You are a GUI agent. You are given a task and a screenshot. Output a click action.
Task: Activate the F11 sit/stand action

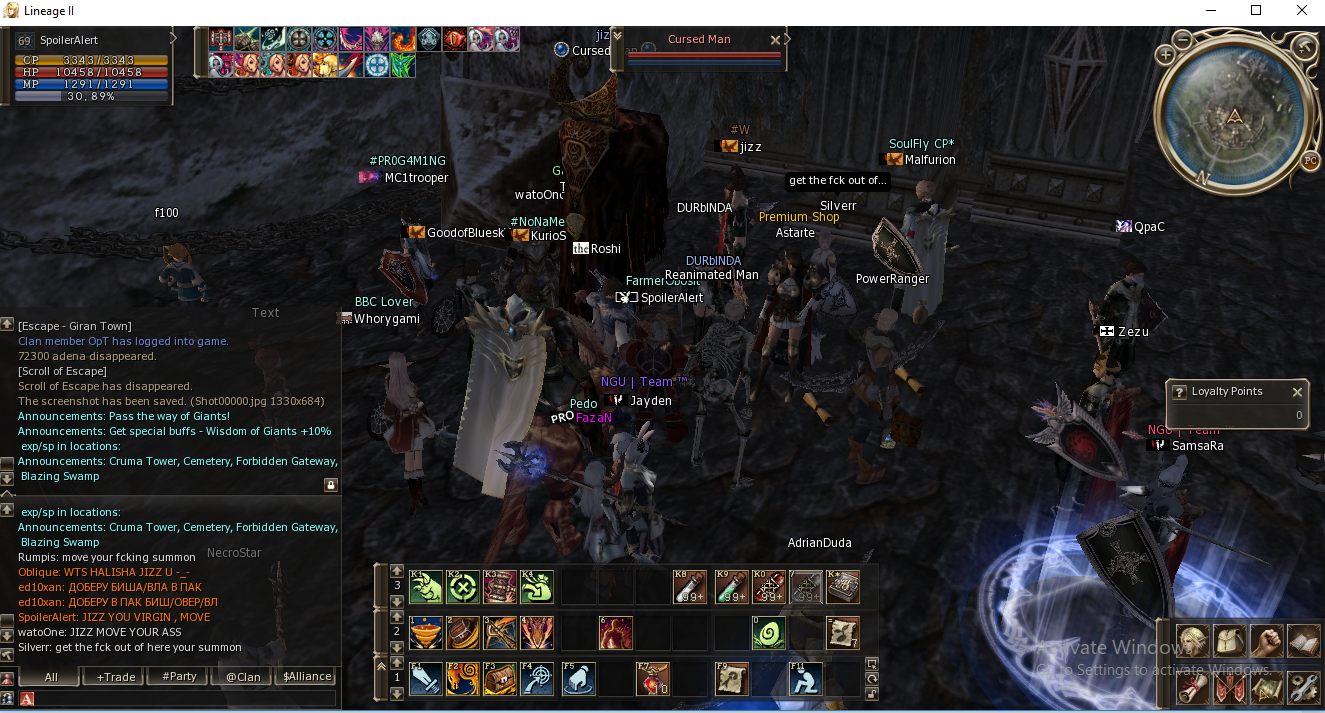pos(806,679)
